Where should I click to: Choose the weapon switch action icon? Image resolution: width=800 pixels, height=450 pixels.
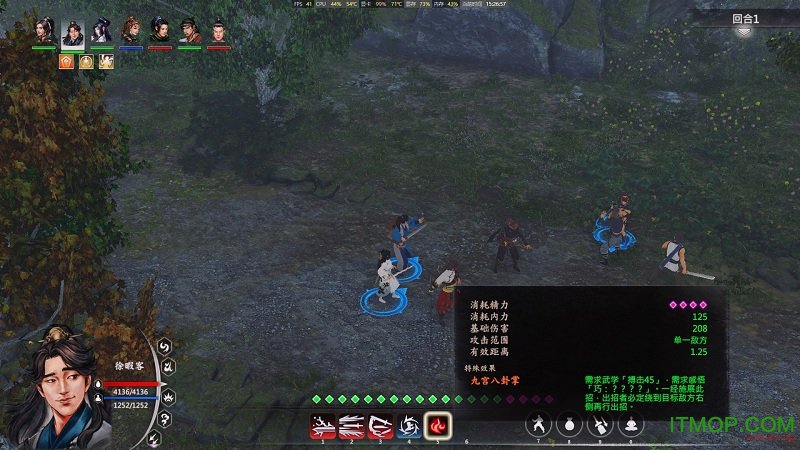600,425
